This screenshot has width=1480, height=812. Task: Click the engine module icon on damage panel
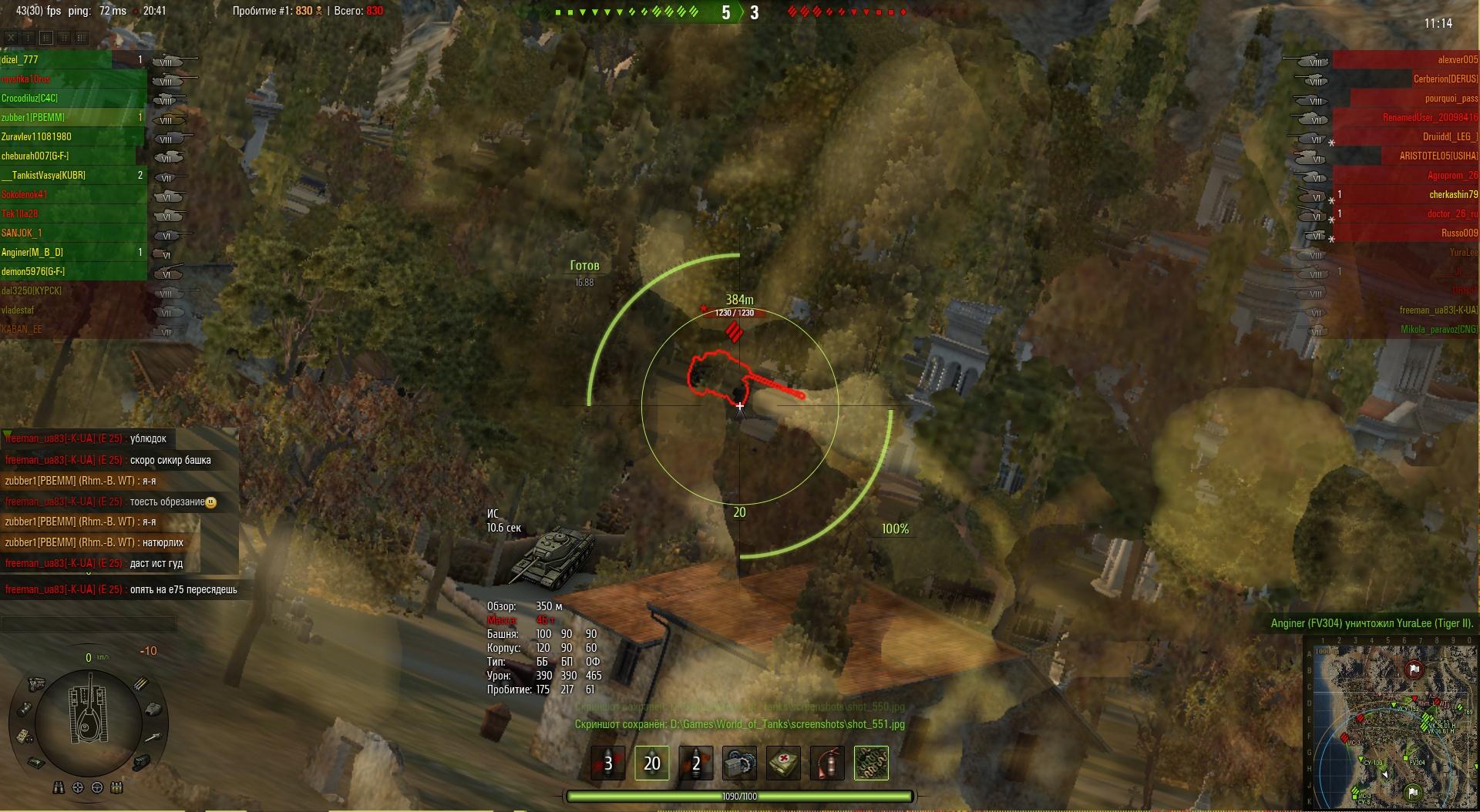(x=36, y=683)
